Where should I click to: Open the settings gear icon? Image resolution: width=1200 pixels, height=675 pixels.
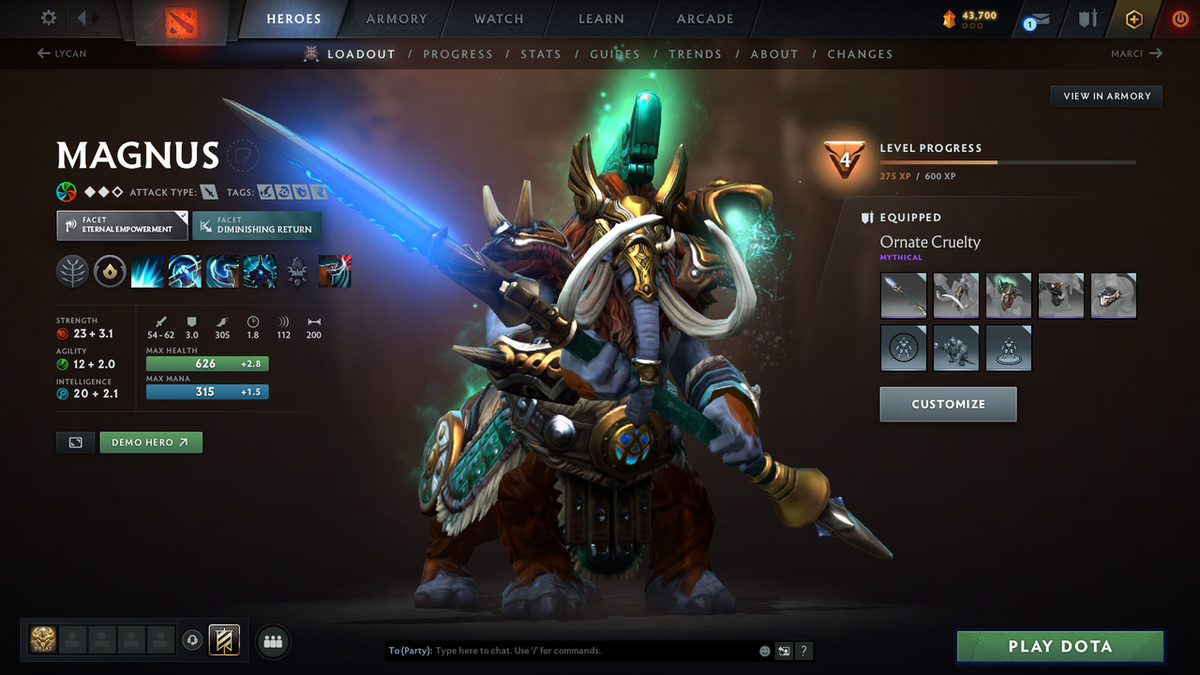pos(49,18)
